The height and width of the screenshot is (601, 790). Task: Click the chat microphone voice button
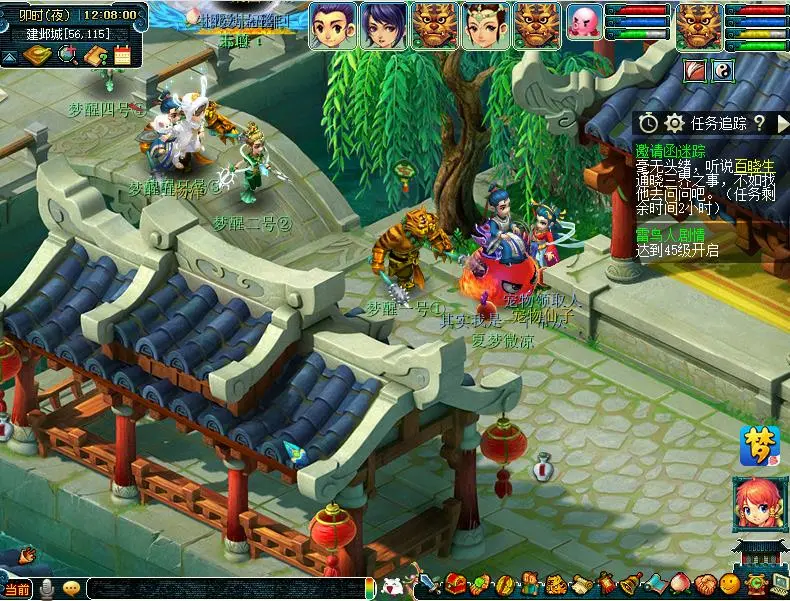point(46,589)
